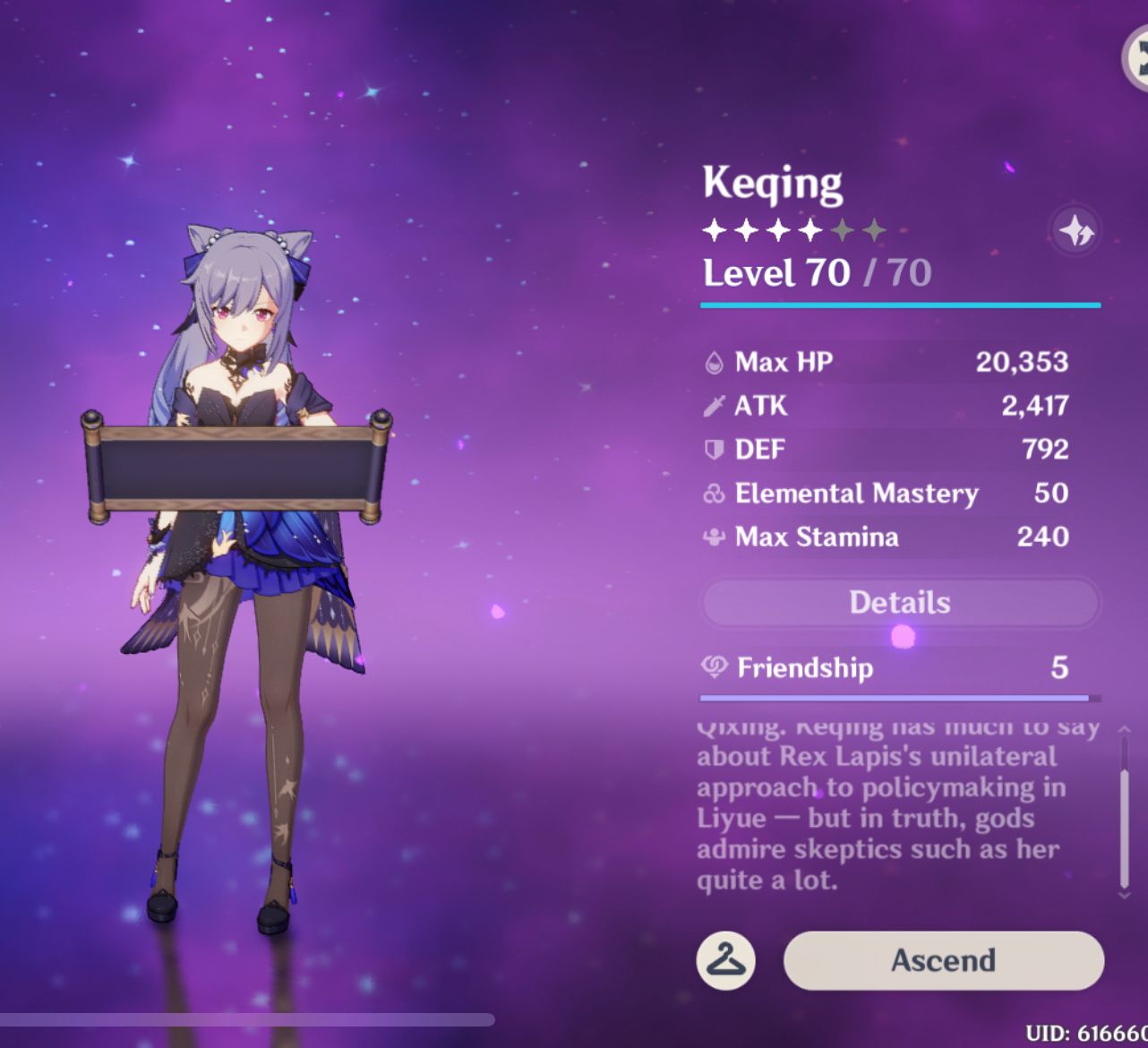Select the ATK sword icon

tap(713, 406)
